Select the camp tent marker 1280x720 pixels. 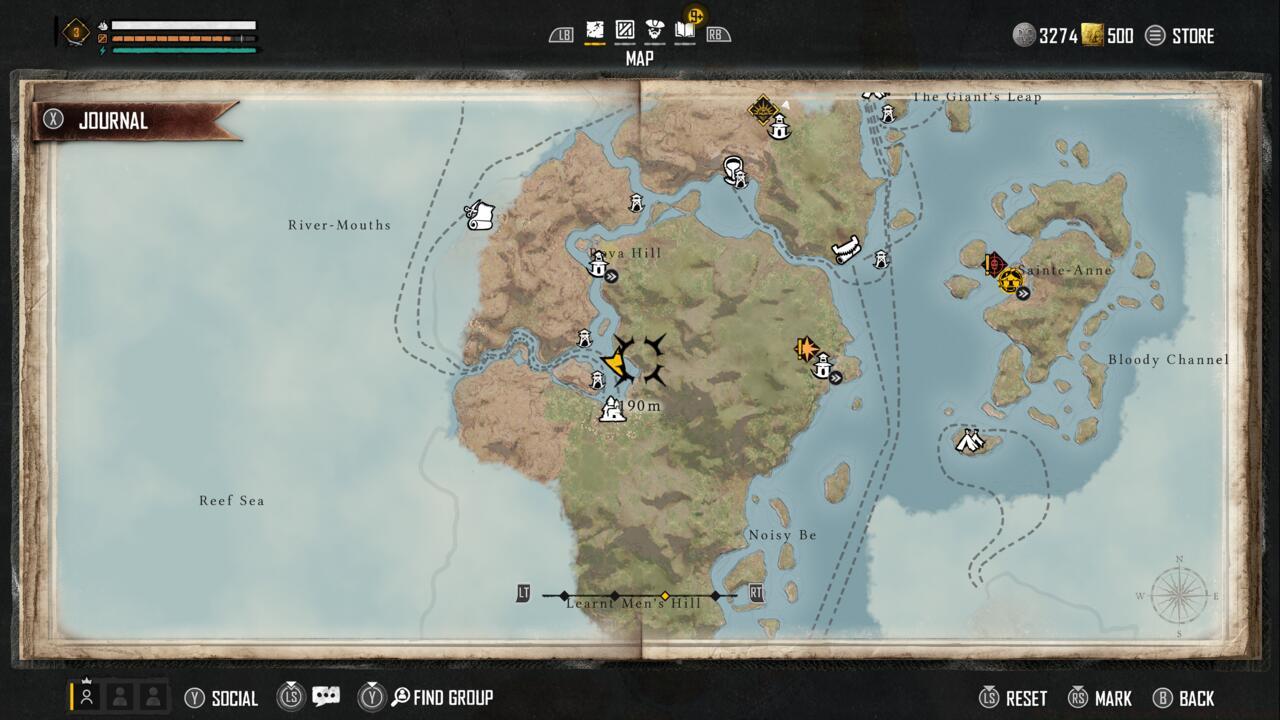point(967,440)
